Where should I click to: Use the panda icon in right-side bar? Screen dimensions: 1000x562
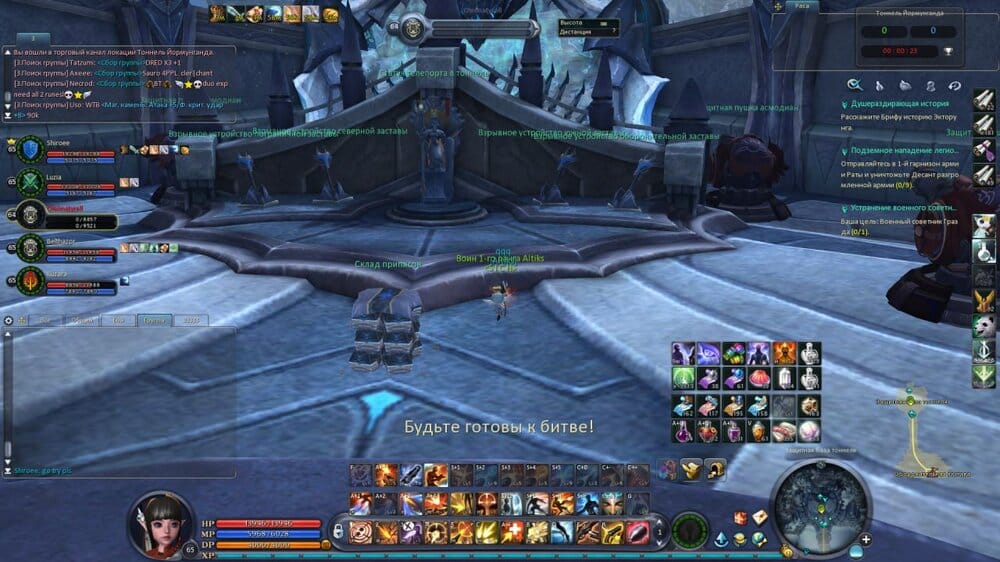pos(984,325)
